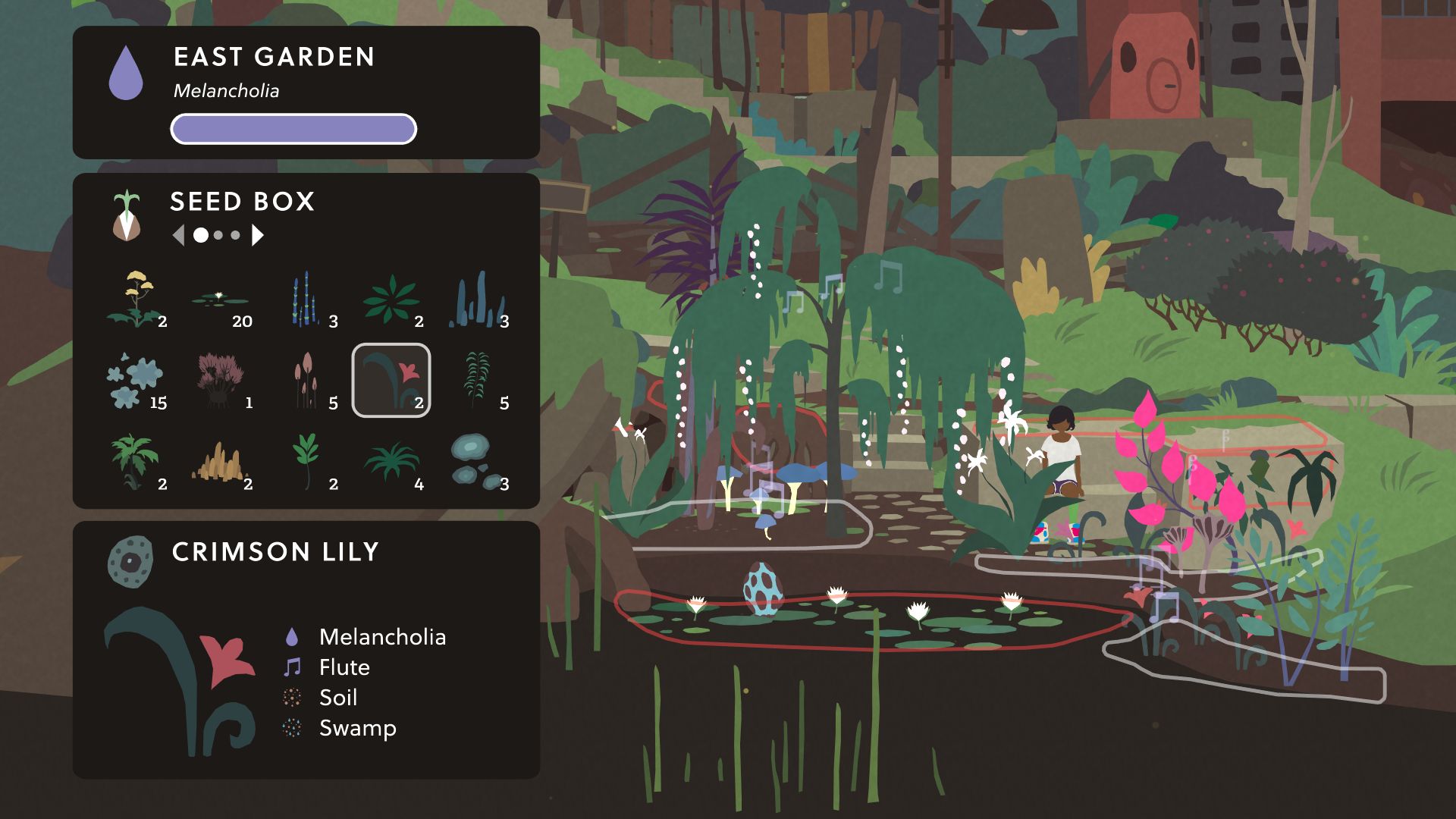Select the yellow flower seed slot
The image size is (1456, 819).
(x=136, y=300)
